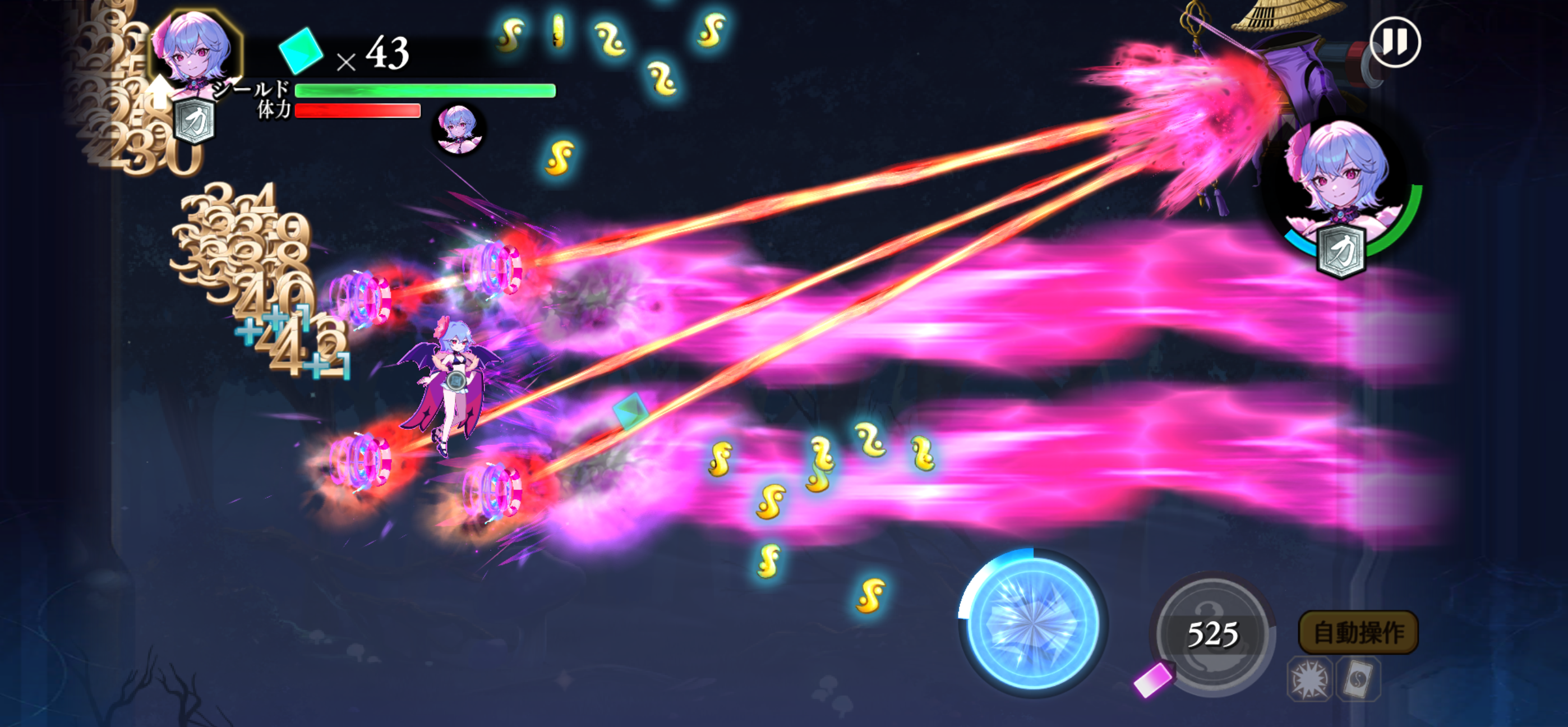Activate the blue crystal skill button
Image resolution: width=1568 pixels, height=727 pixels.
[x=1033, y=622]
